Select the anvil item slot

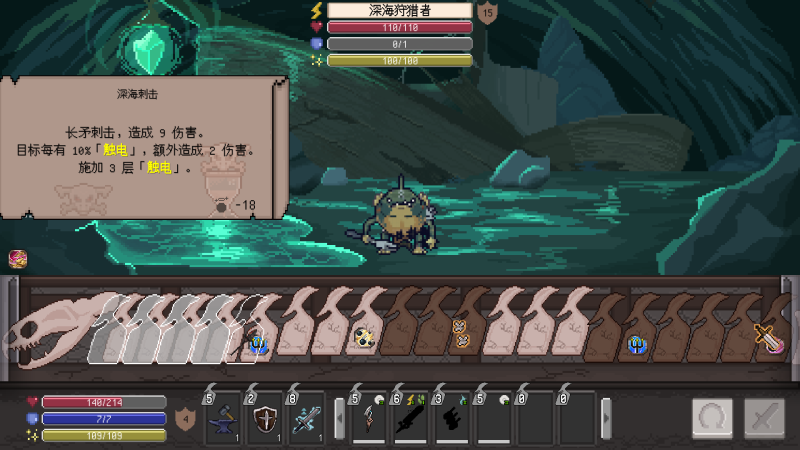click(222, 418)
